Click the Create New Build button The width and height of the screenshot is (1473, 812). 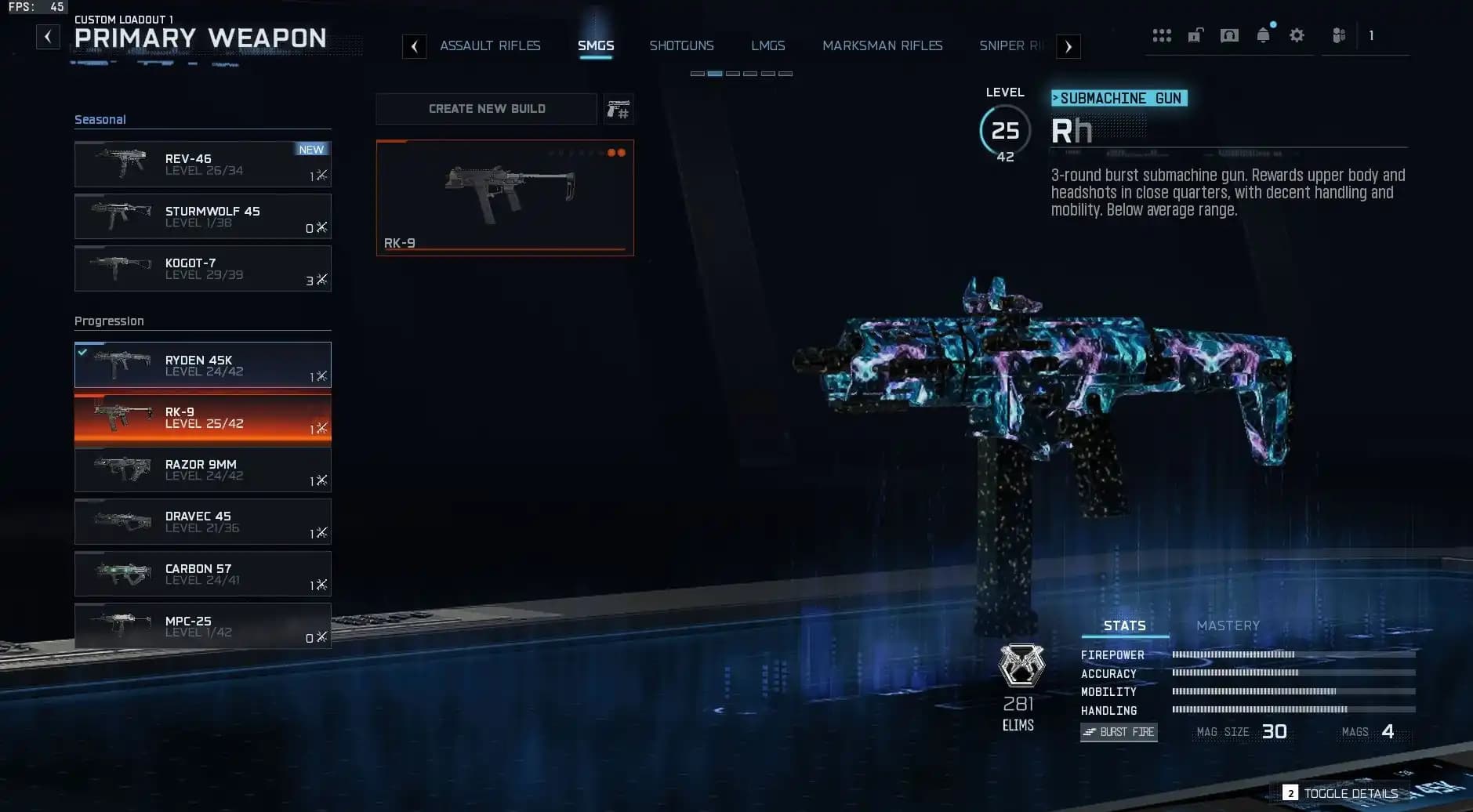(x=486, y=108)
